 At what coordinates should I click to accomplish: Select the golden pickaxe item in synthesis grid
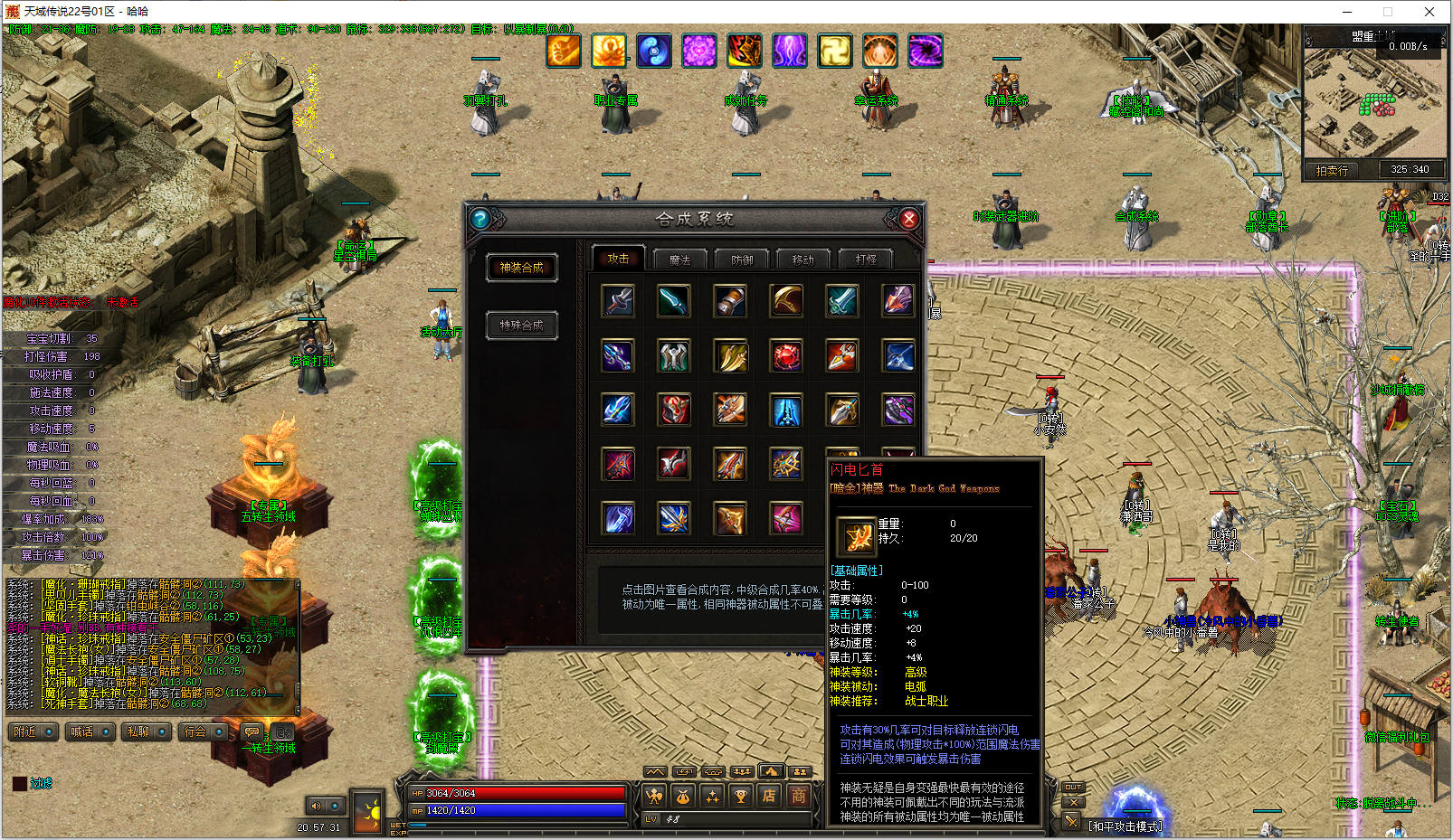point(786,301)
